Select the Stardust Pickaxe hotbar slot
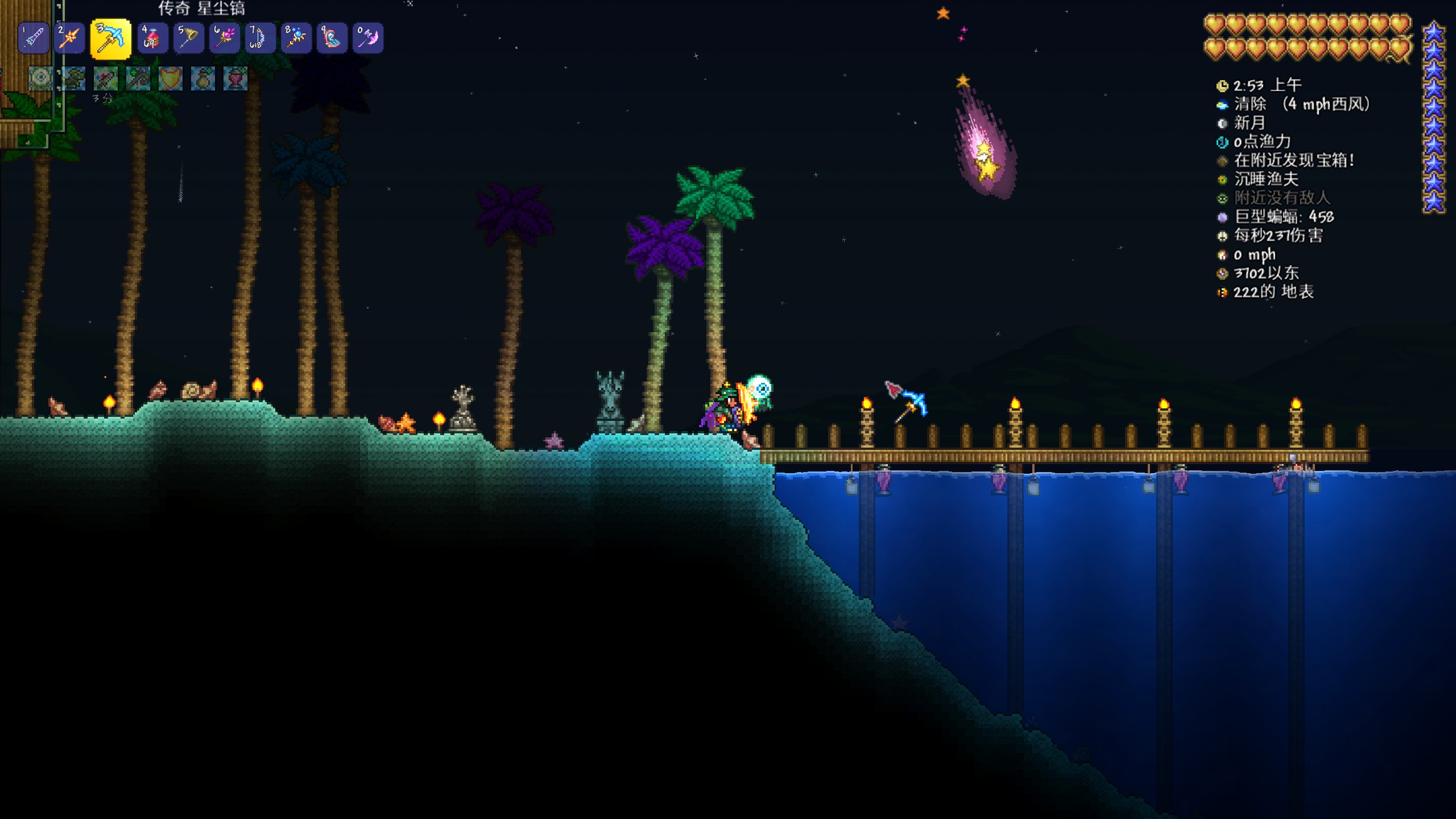 (x=110, y=39)
